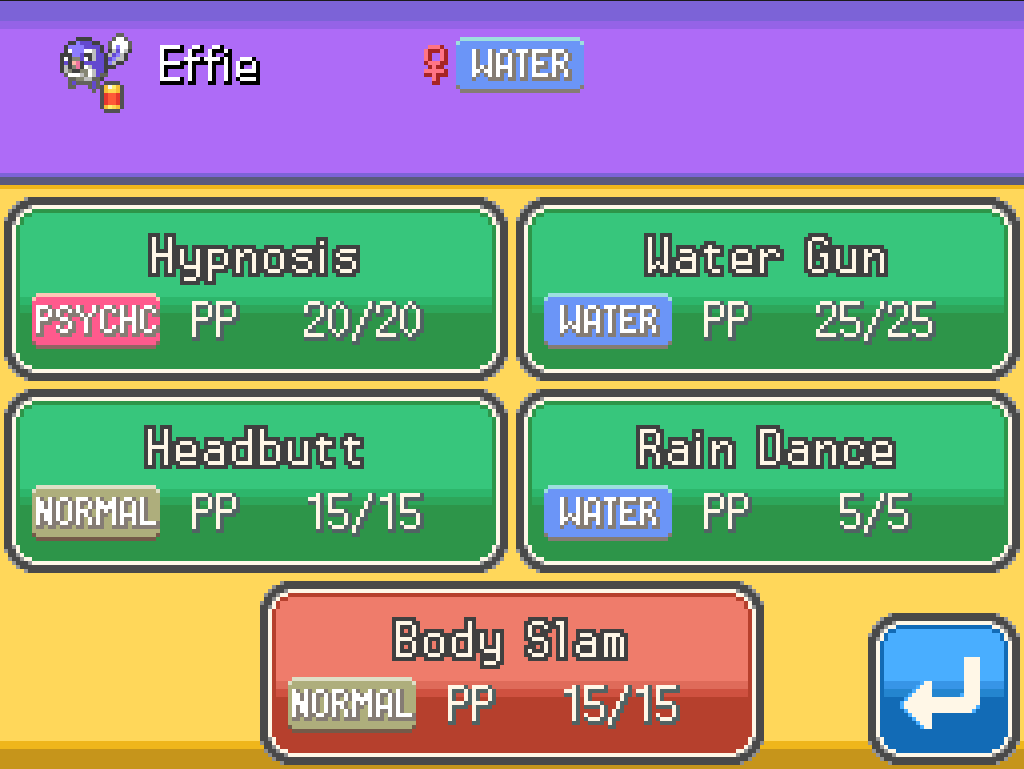Click the blue return arrow button
The height and width of the screenshot is (769, 1024).
coord(943,690)
